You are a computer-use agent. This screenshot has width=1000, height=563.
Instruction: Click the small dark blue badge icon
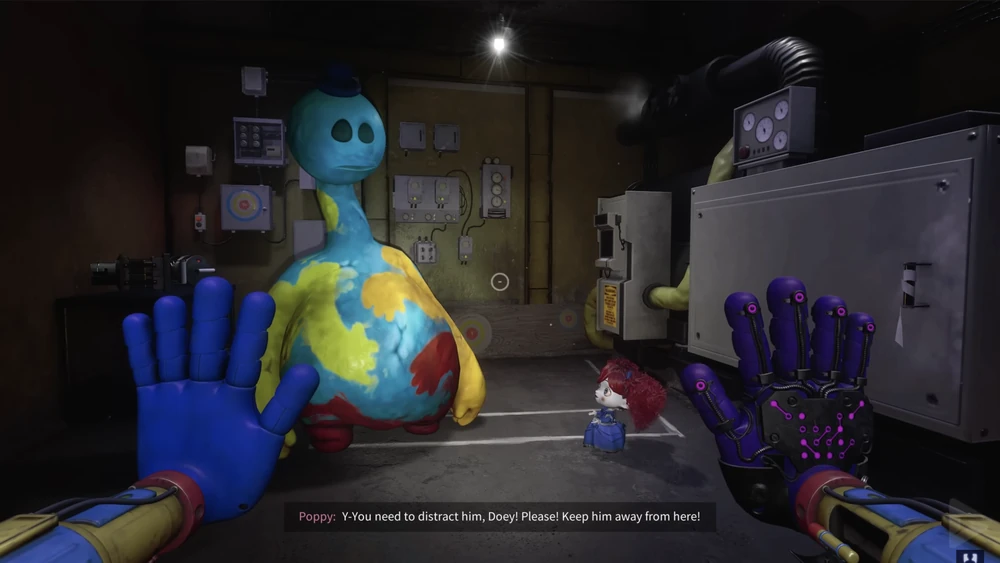pyautogui.click(x=968, y=555)
